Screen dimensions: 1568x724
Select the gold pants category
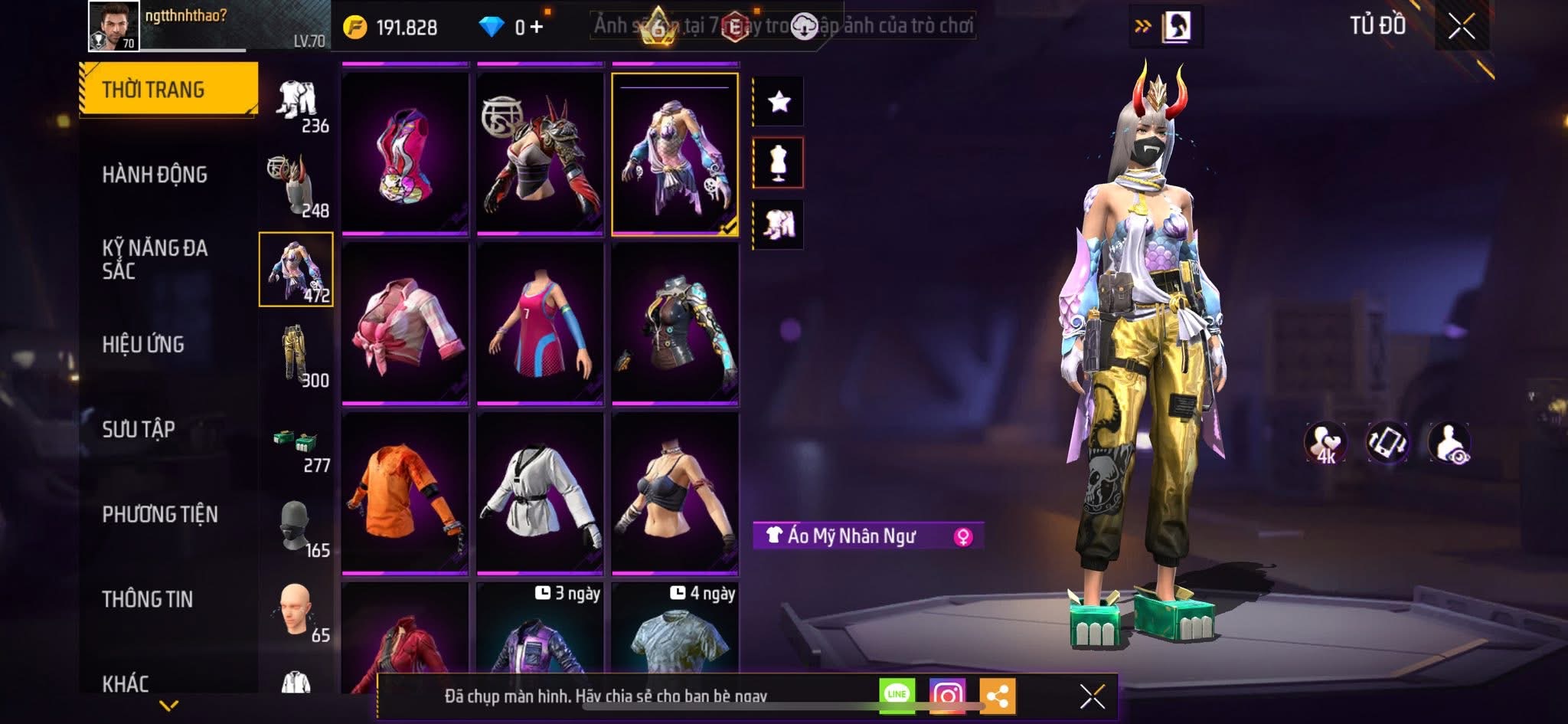[296, 355]
